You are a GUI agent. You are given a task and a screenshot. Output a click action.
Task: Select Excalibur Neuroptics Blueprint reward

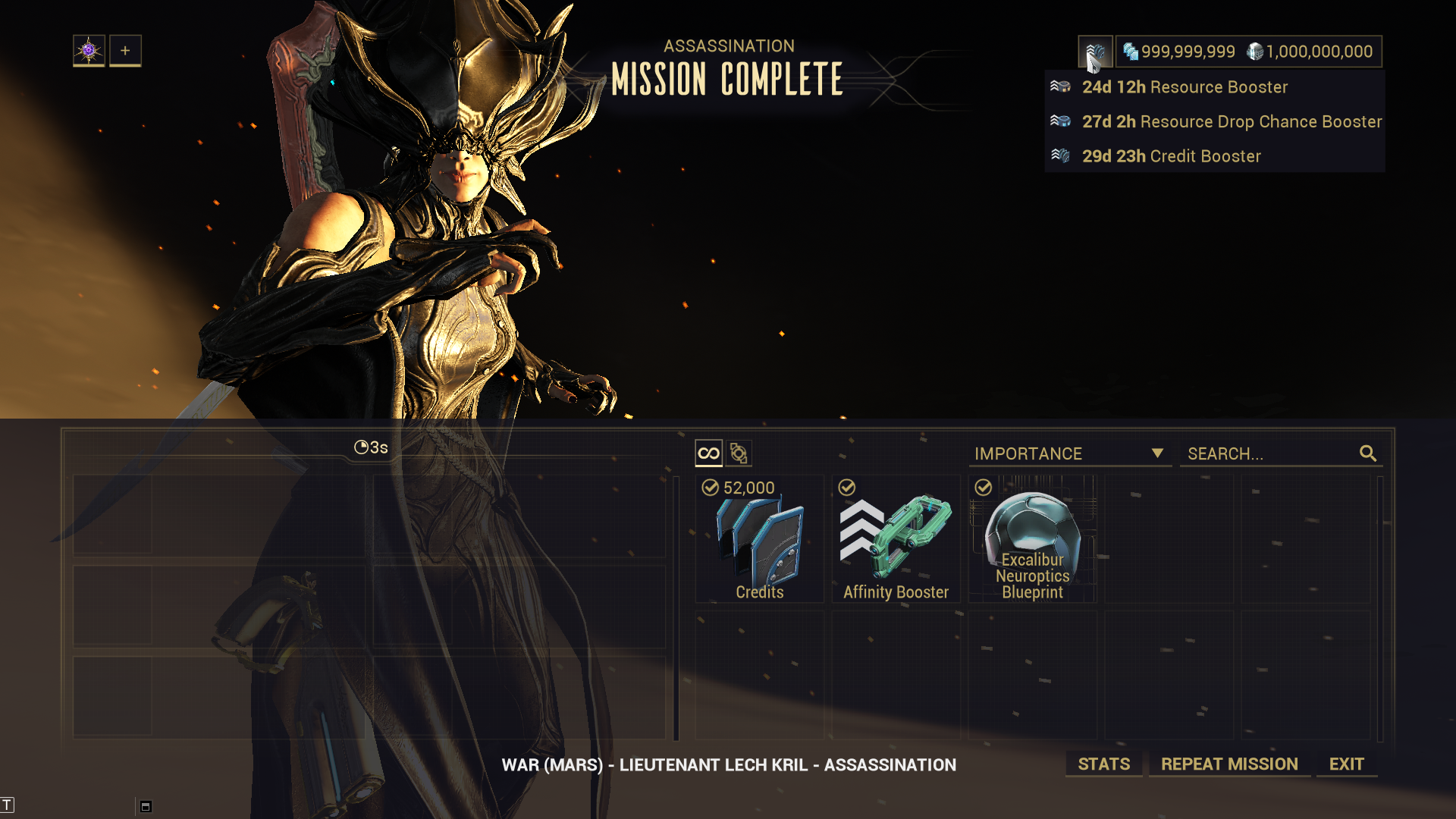(1032, 540)
